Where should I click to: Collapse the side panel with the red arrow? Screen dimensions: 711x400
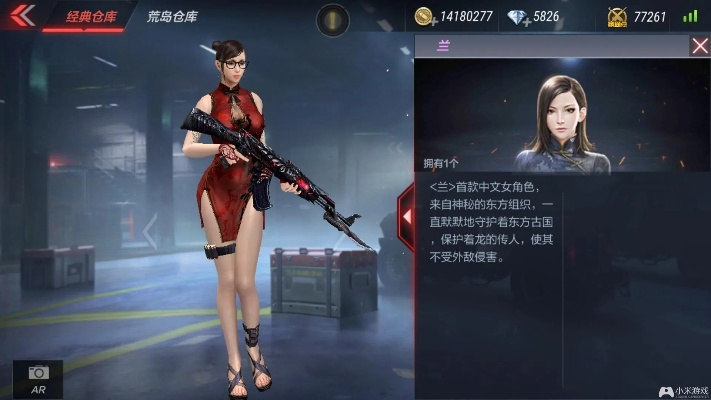(x=407, y=216)
